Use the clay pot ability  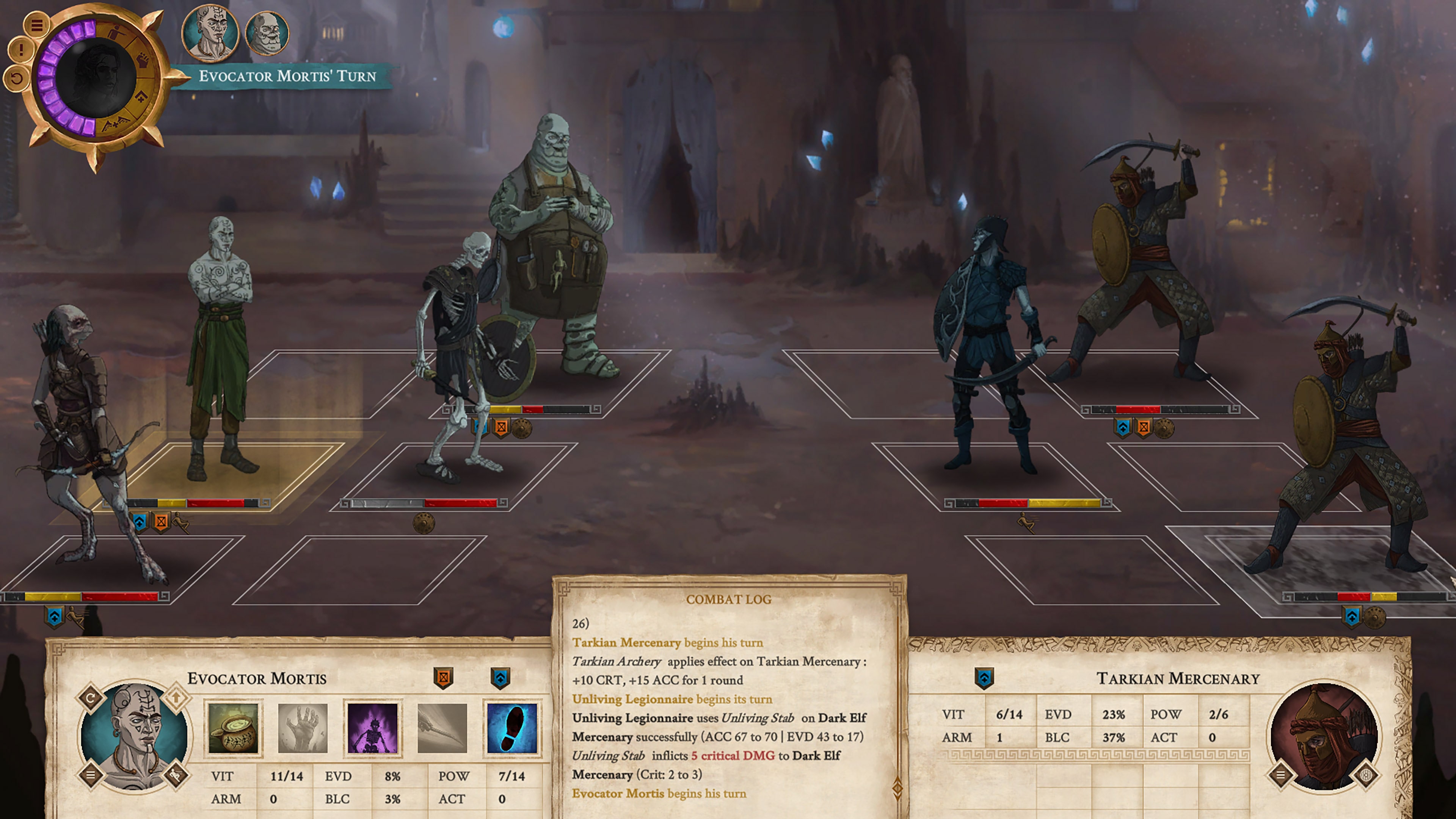point(233,728)
